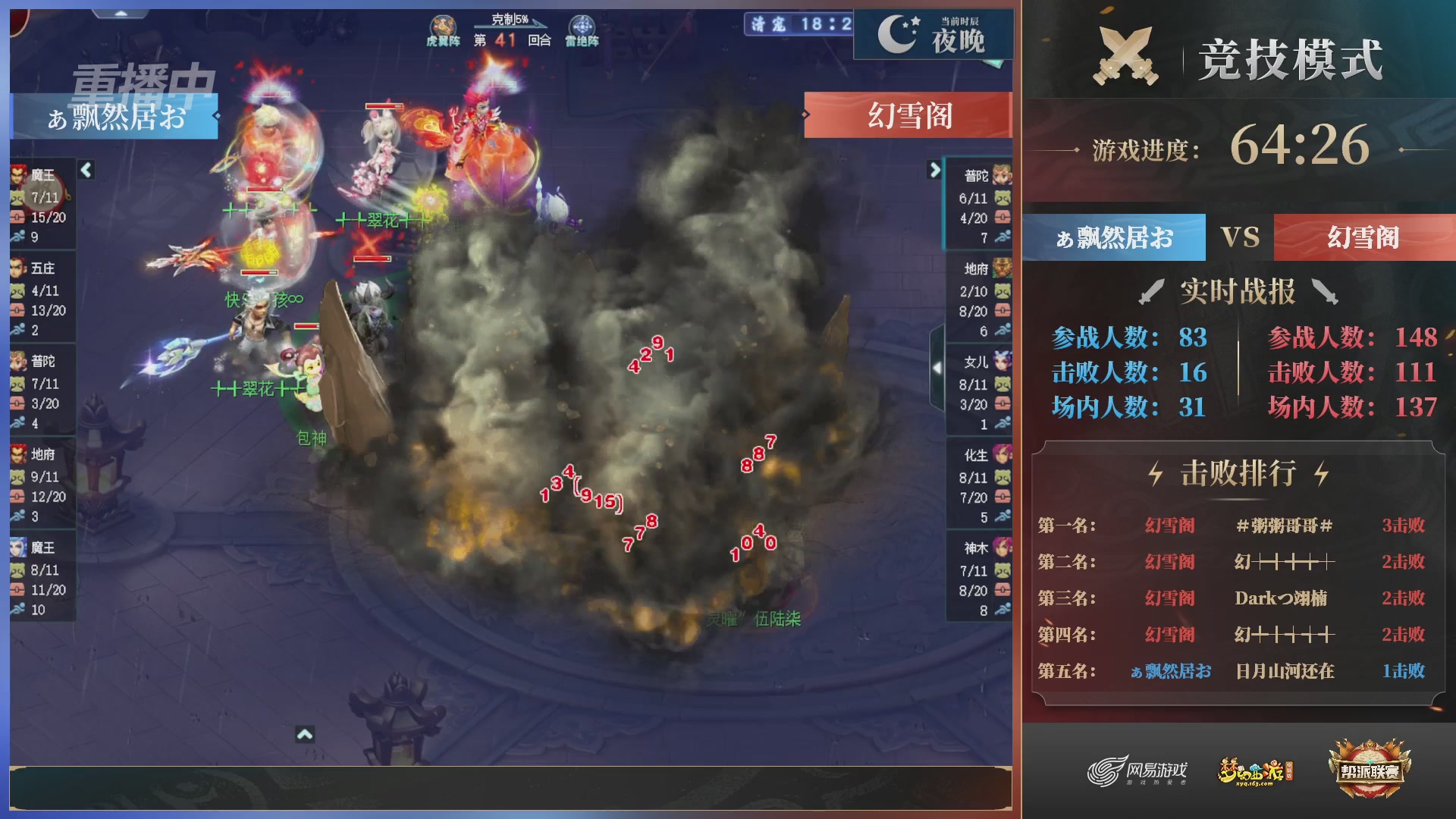1456x819 pixels.
Task: Collapse the left team roster panel
Action: point(86,171)
